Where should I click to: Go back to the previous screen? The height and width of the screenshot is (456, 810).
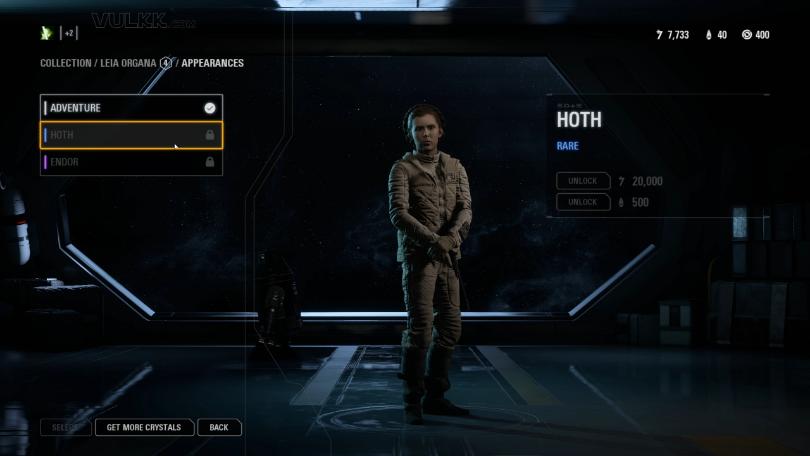pyautogui.click(x=219, y=427)
